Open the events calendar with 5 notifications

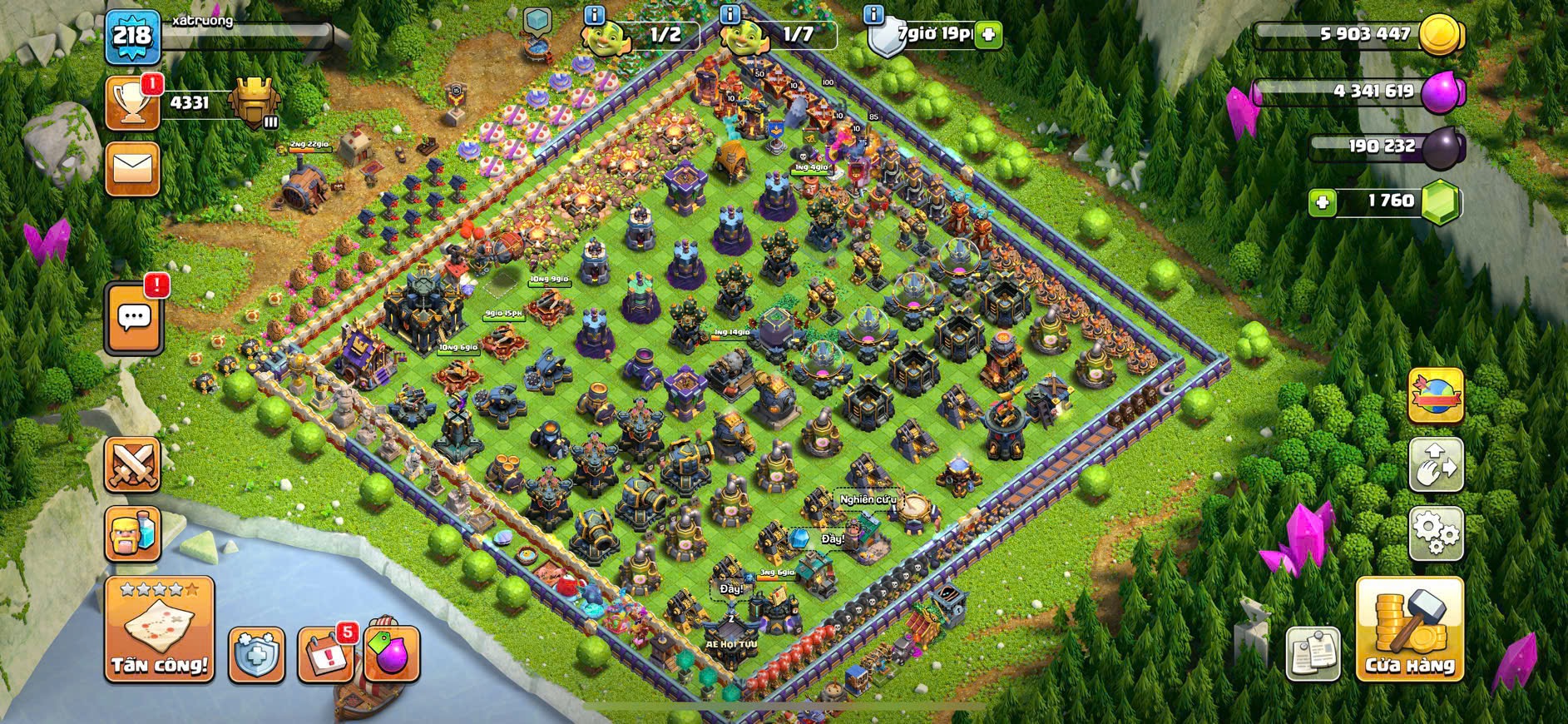pyautogui.click(x=324, y=654)
